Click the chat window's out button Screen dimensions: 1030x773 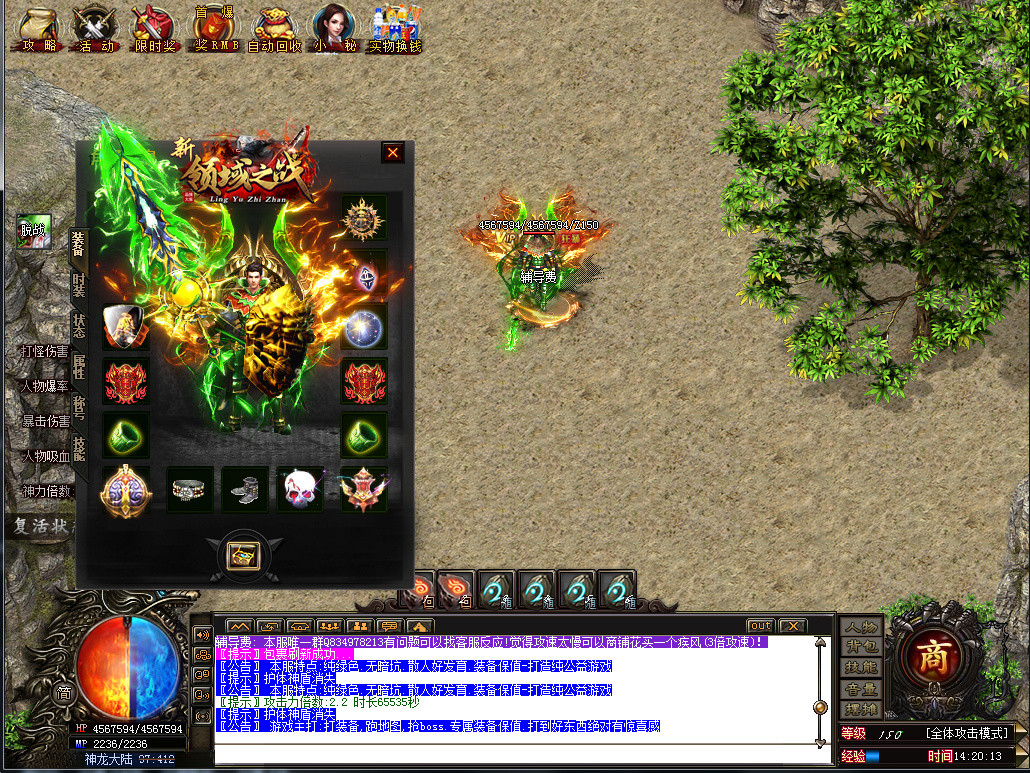[761, 626]
